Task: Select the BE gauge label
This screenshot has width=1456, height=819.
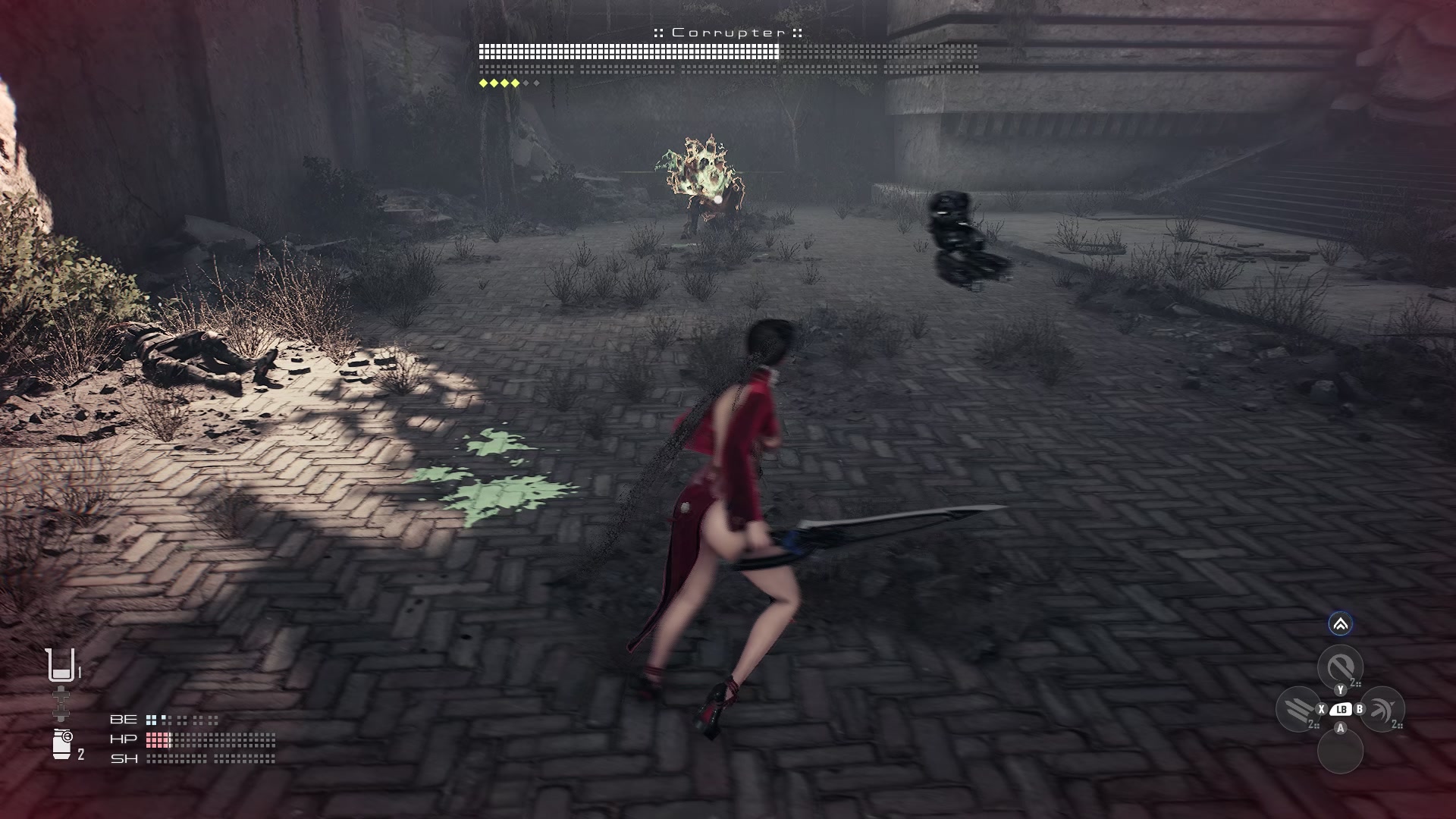Action: (x=124, y=720)
